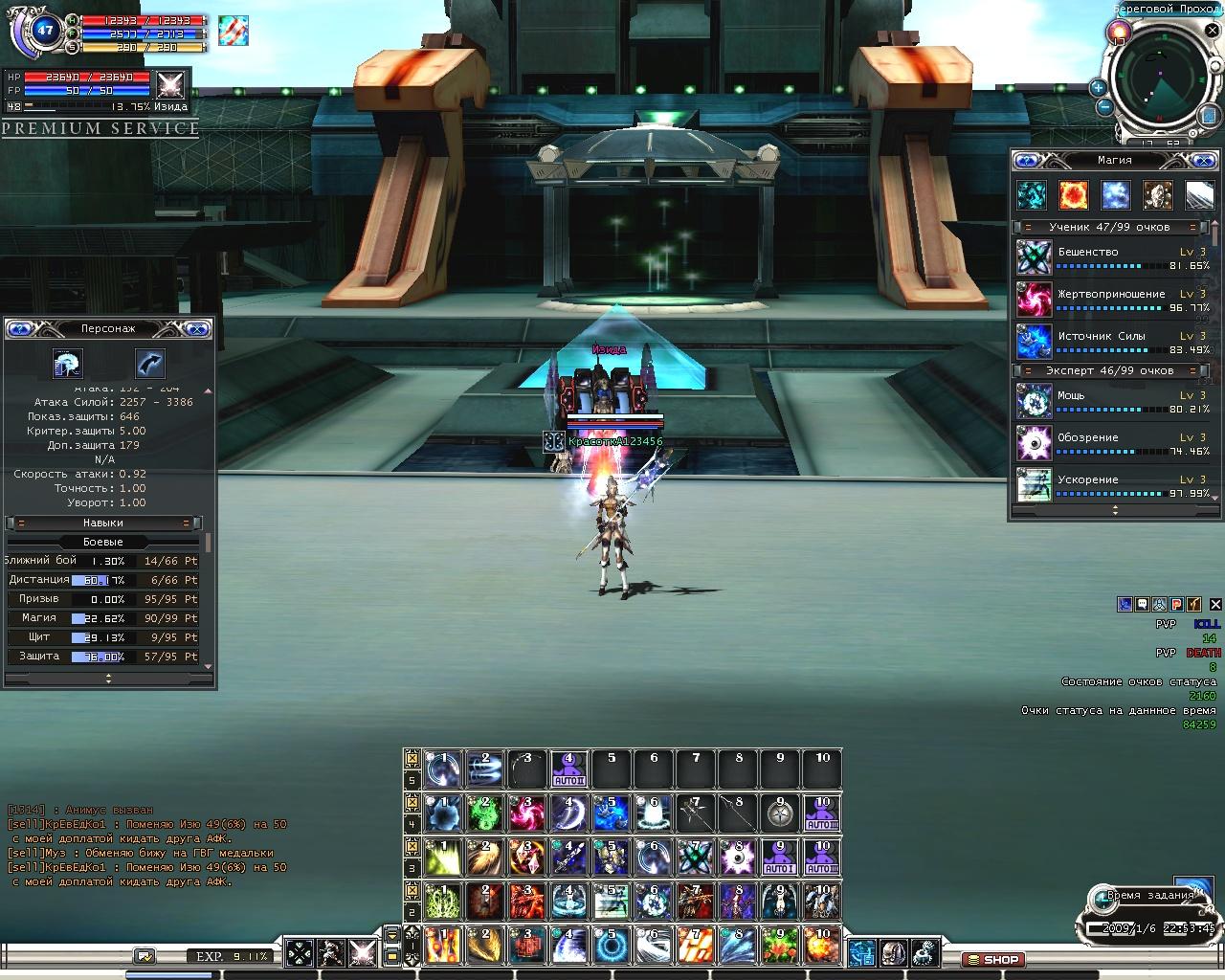Select the Обозрение eye skill

1034,443
